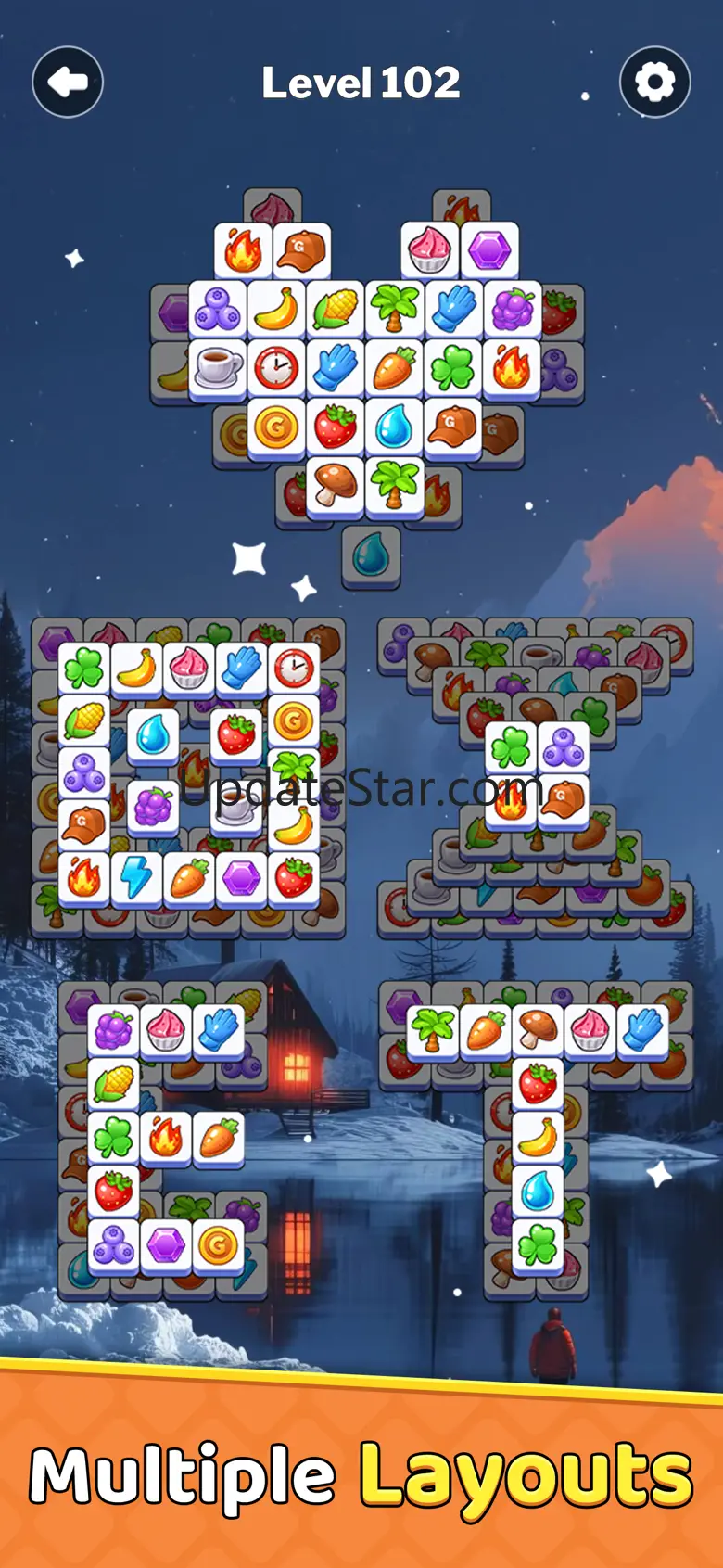Choose the purple hexagon gem in the E-shaped stack
This screenshot has width=723, height=1568.
coord(166,1244)
